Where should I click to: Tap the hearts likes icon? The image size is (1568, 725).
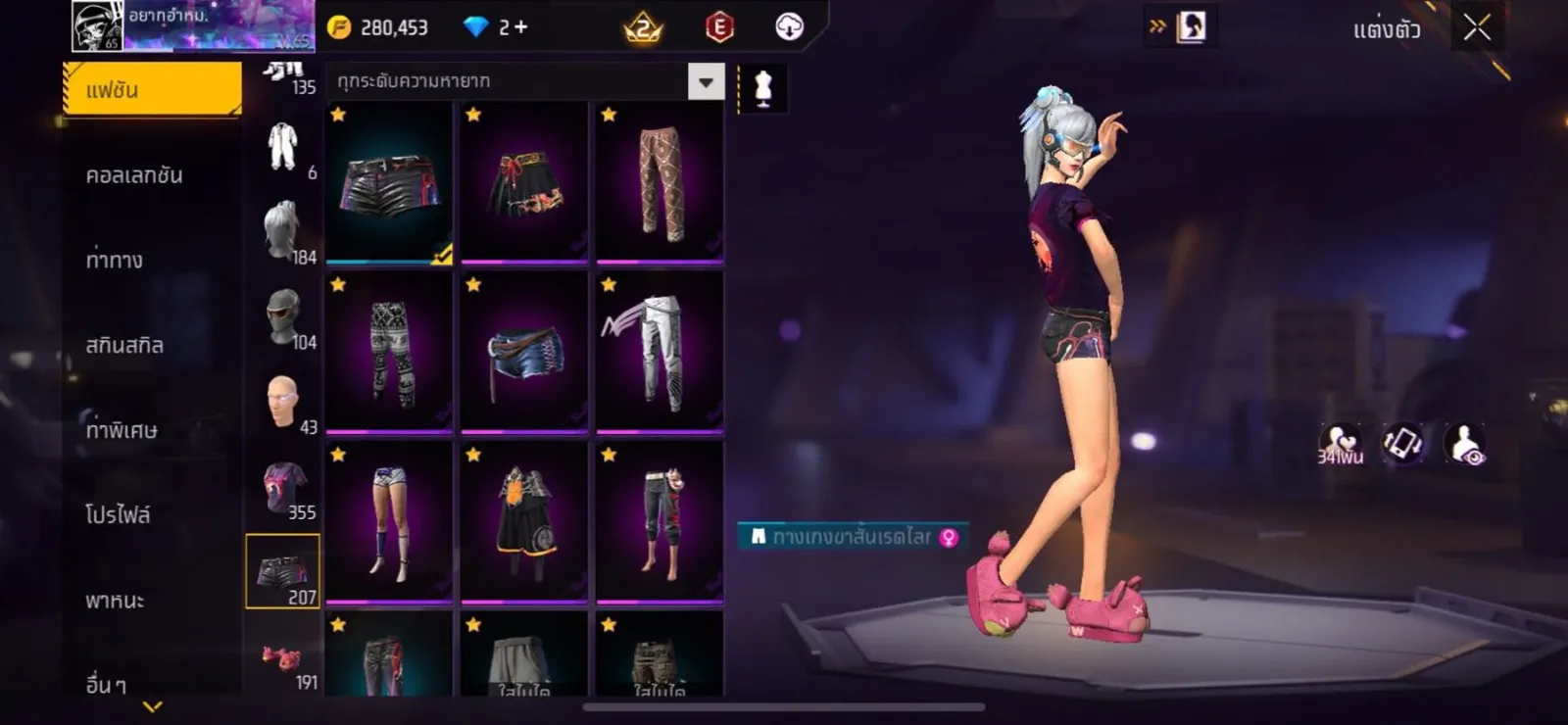pyautogui.click(x=1340, y=444)
